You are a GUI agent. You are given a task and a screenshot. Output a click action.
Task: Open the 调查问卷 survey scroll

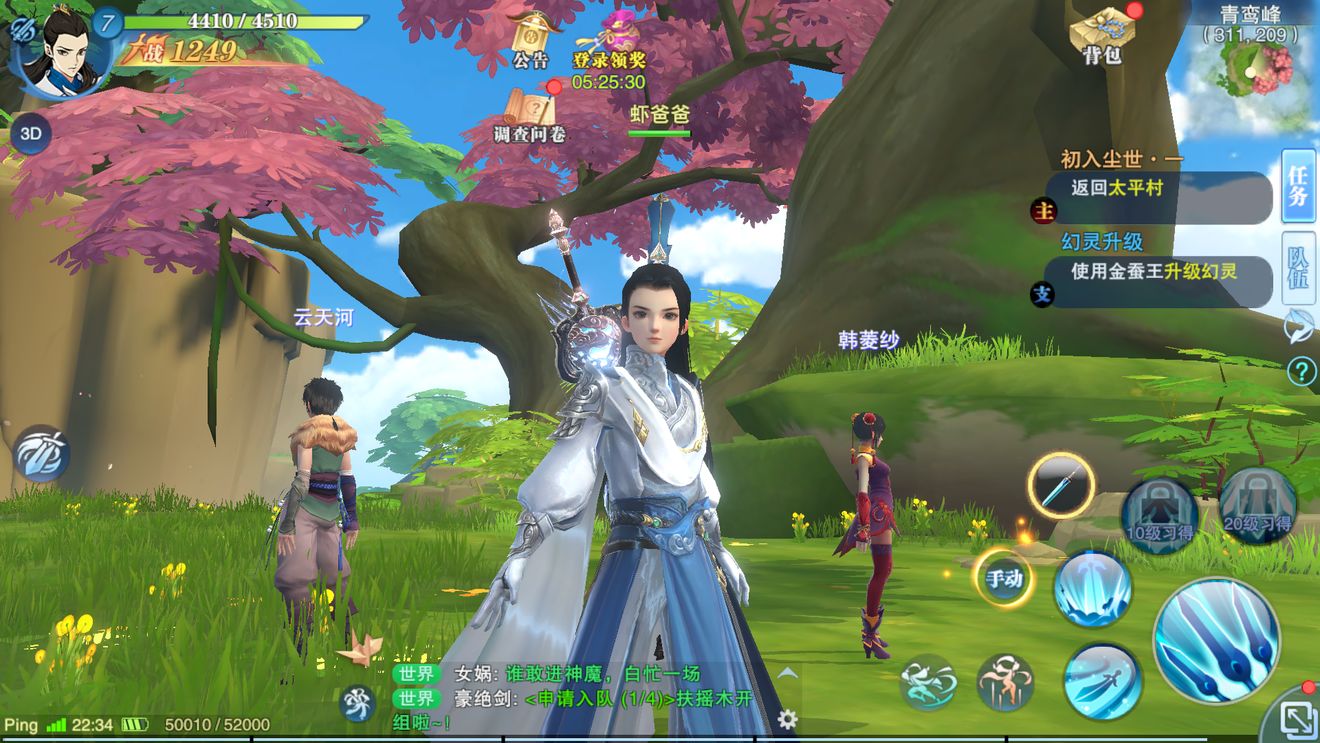point(530,112)
